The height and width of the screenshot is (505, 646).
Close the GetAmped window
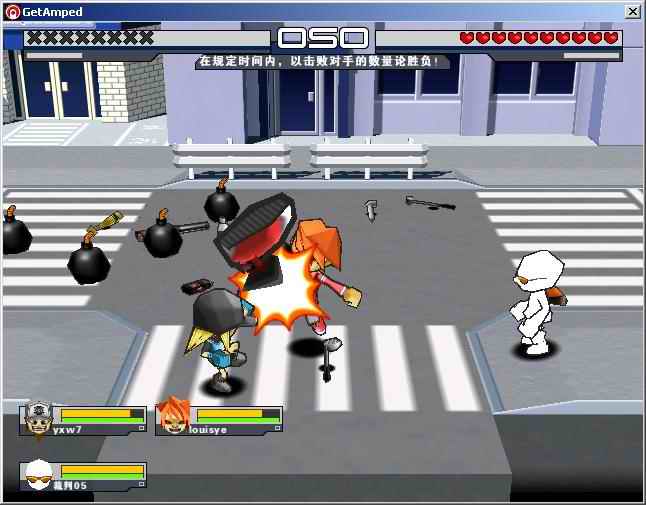(632, 11)
